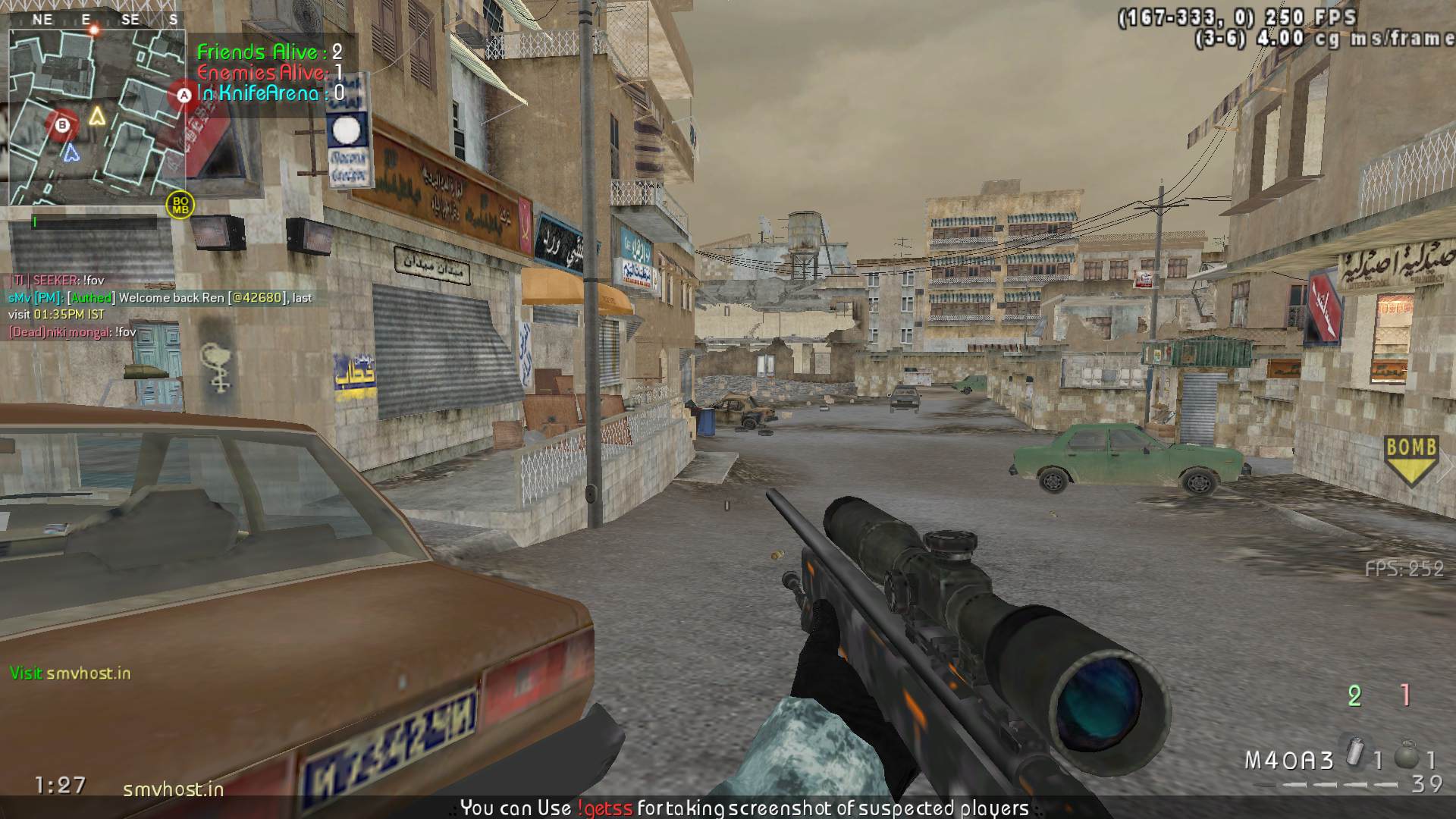The image size is (1456, 819).
Task: Click the M40A3 weapon name label
Action: 1288,760
